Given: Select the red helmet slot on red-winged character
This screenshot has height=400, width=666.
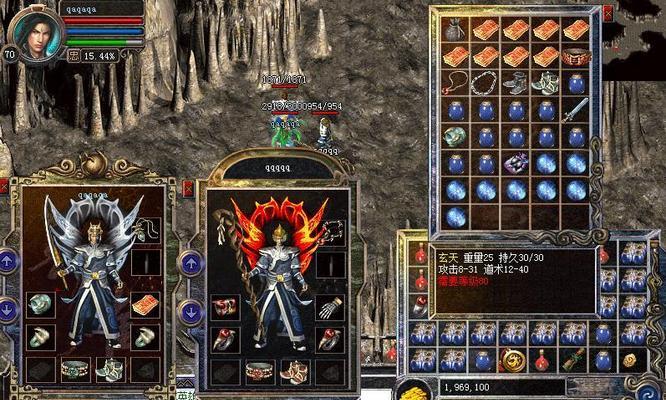Looking at the screenshot, I should point(225,307).
